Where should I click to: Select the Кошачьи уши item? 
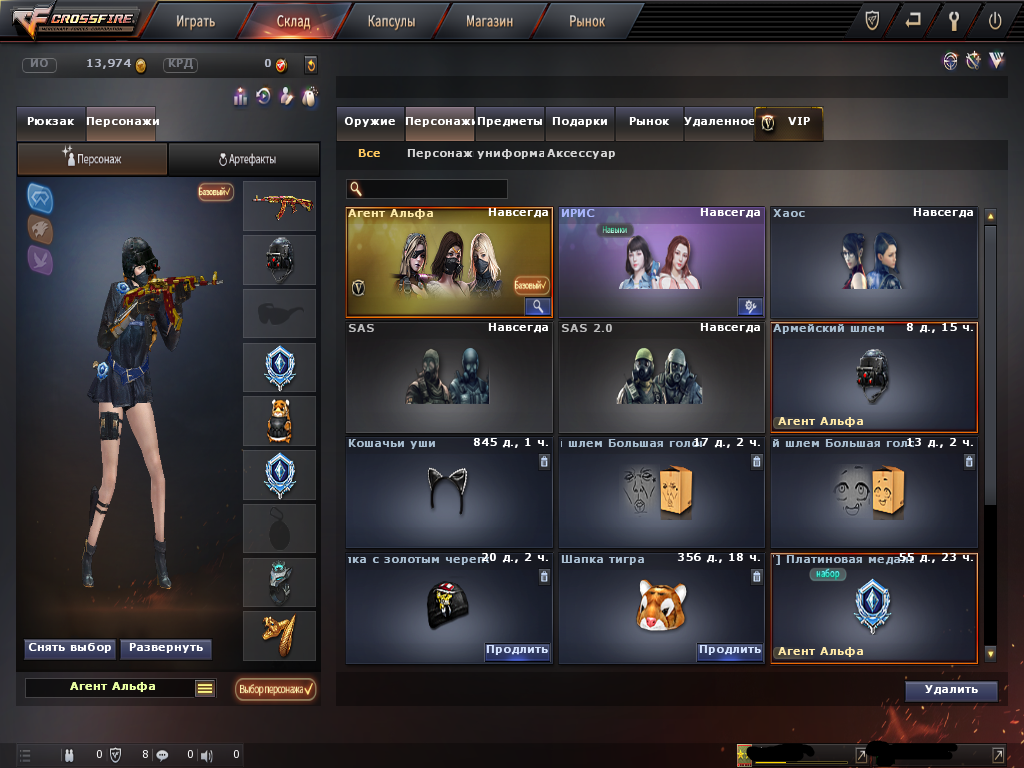(449, 492)
